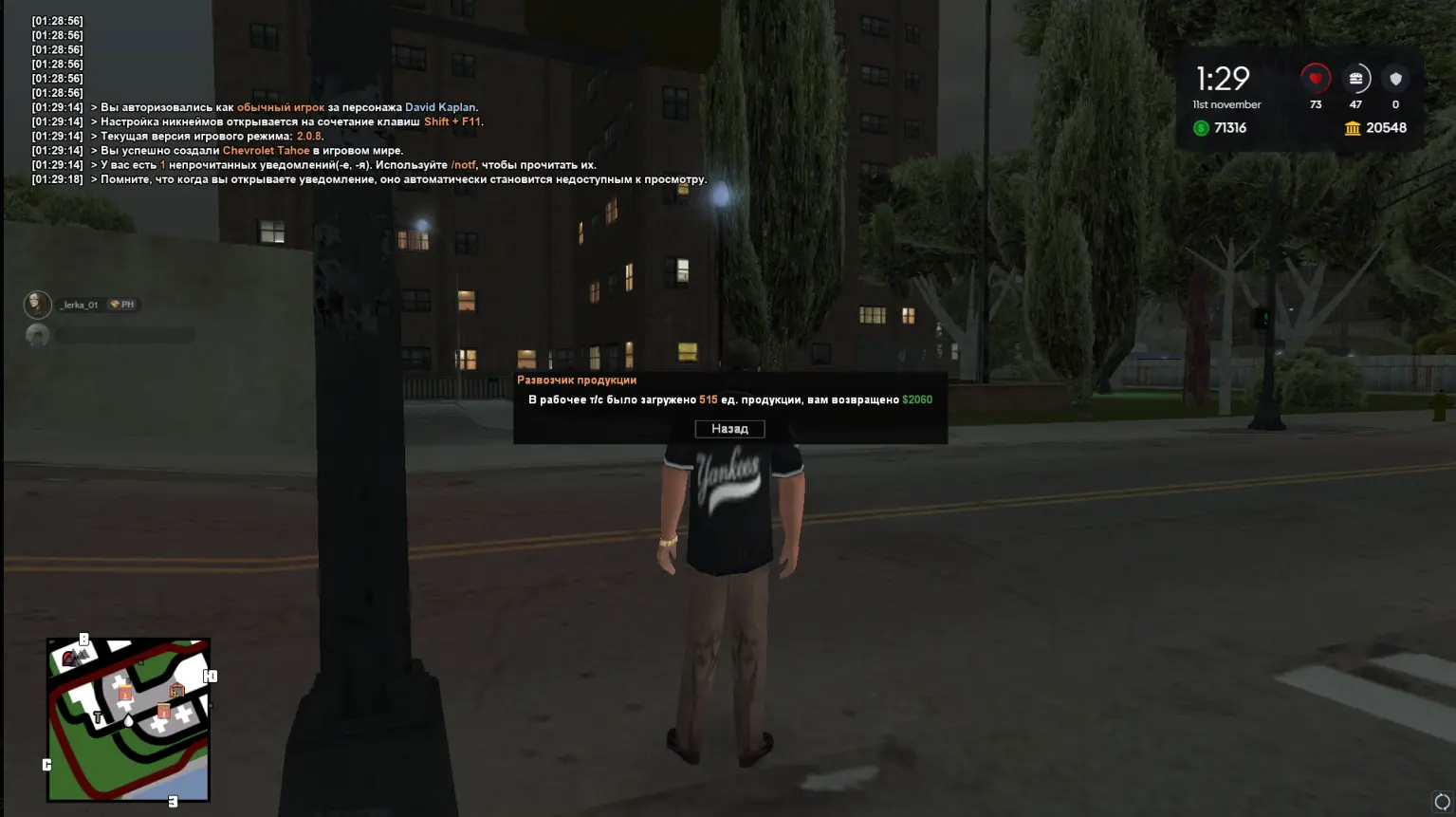Click the PH diamond badge next to _lerka_01

point(121,304)
